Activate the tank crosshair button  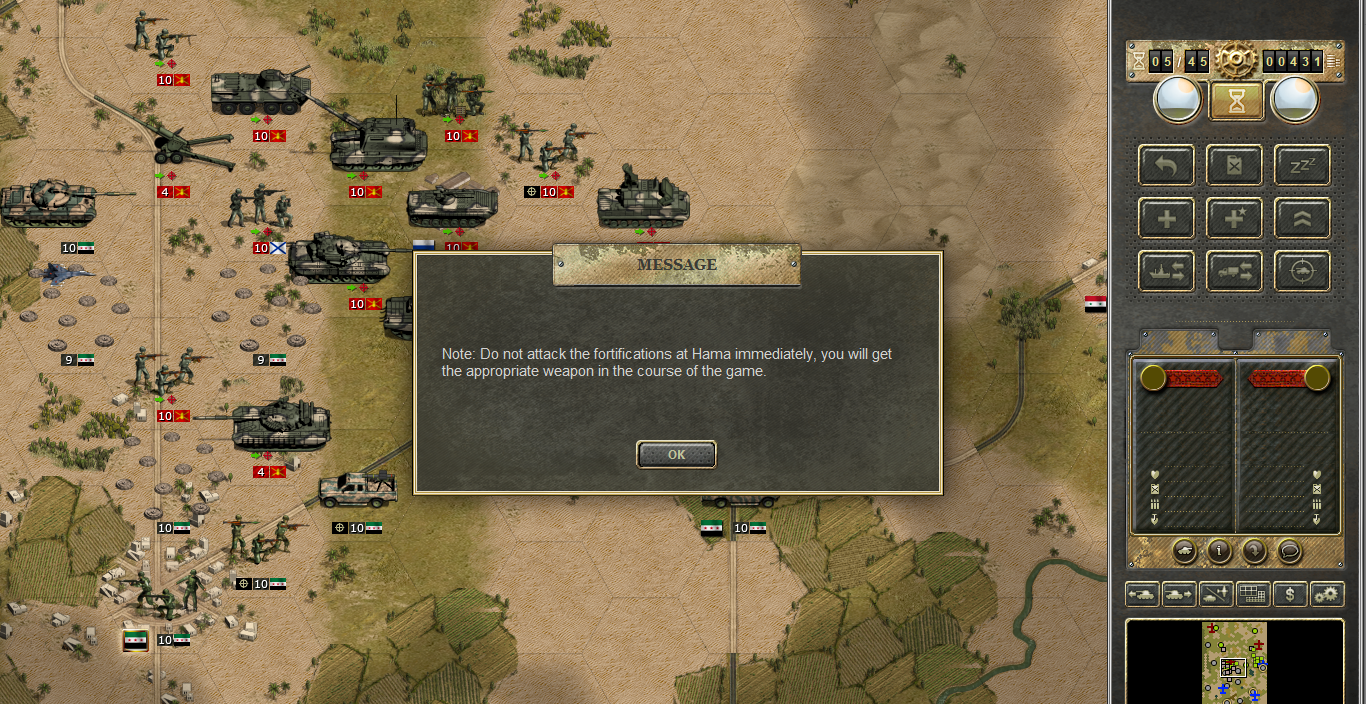pos(1302,271)
